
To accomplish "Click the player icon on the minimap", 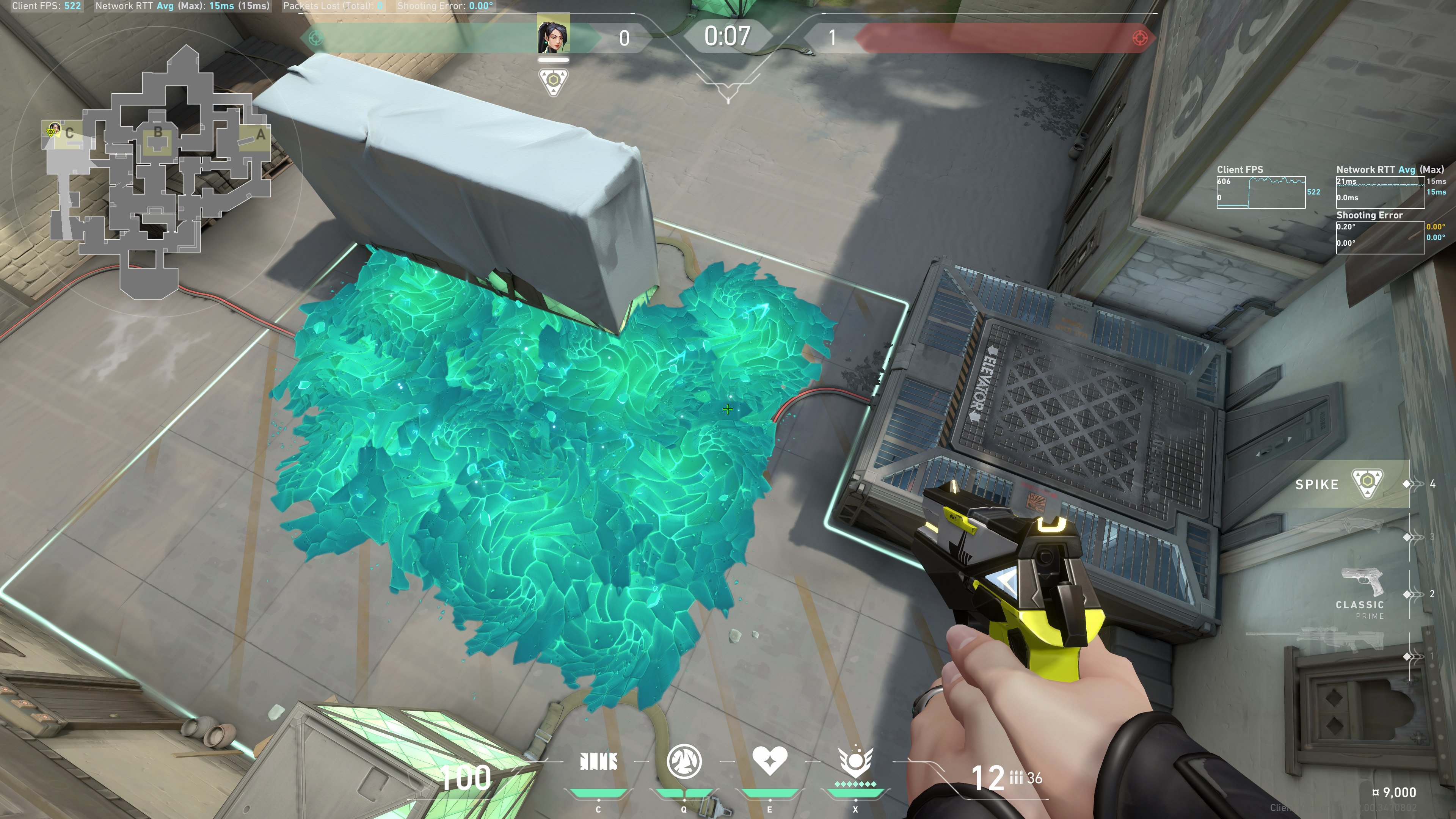I will tap(54, 130).
